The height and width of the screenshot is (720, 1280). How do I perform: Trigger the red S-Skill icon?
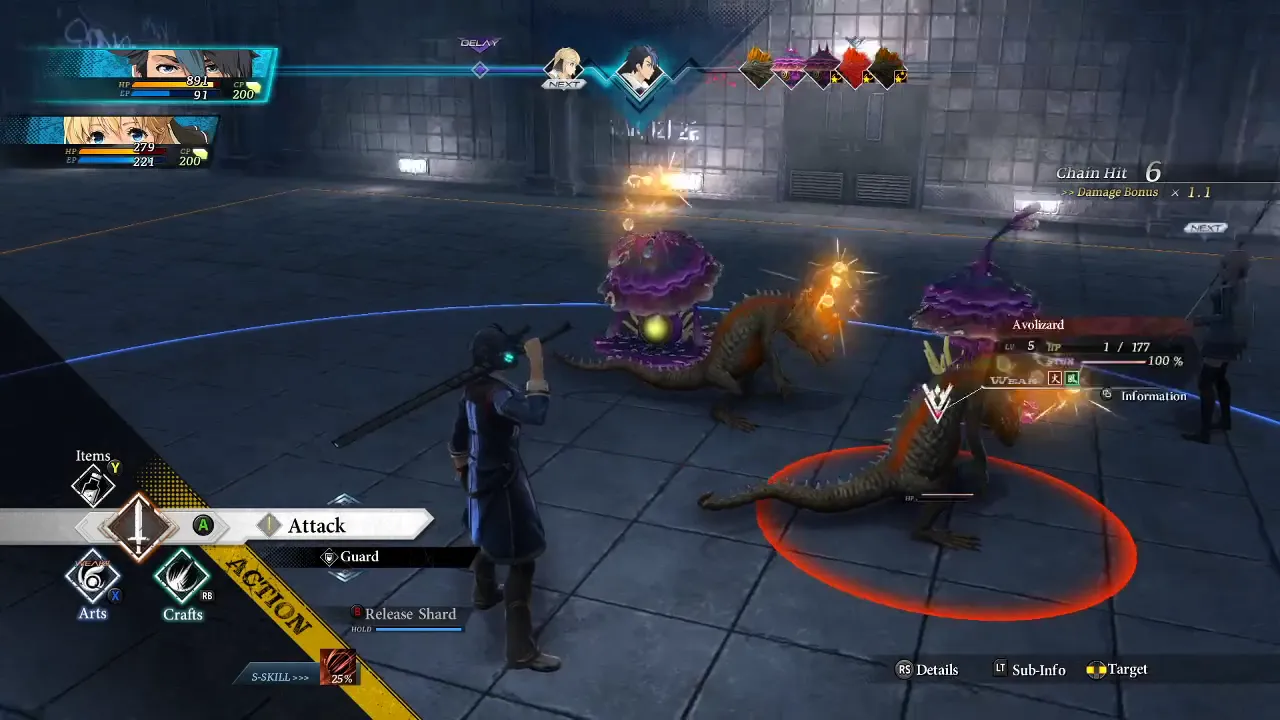338,667
